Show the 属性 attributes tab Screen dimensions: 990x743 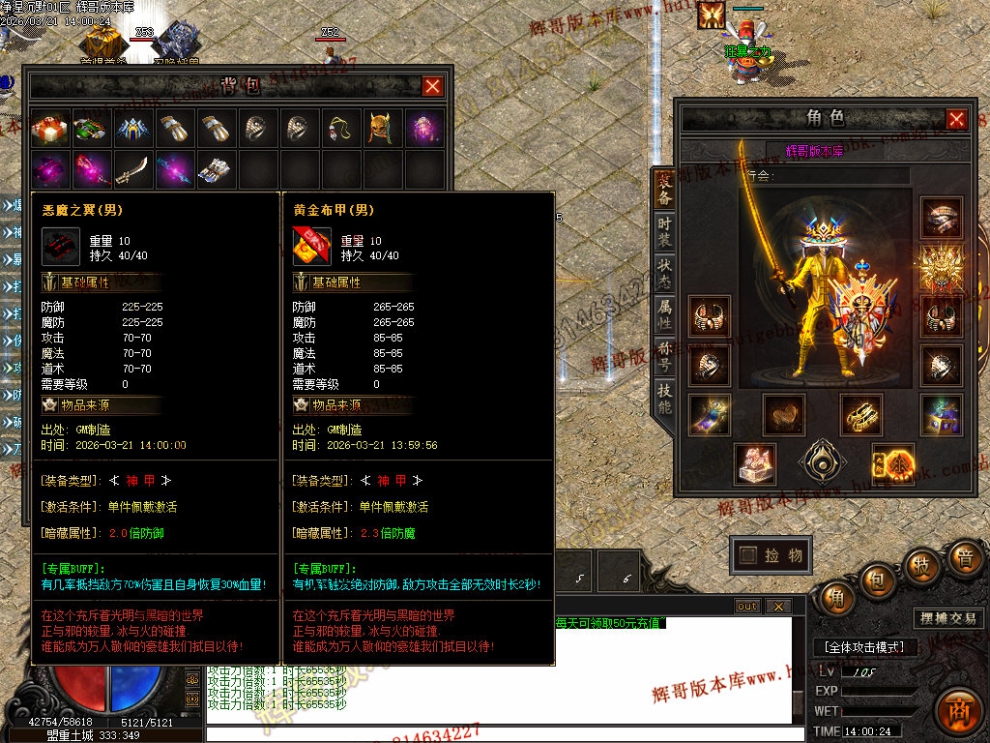pos(664,317)
